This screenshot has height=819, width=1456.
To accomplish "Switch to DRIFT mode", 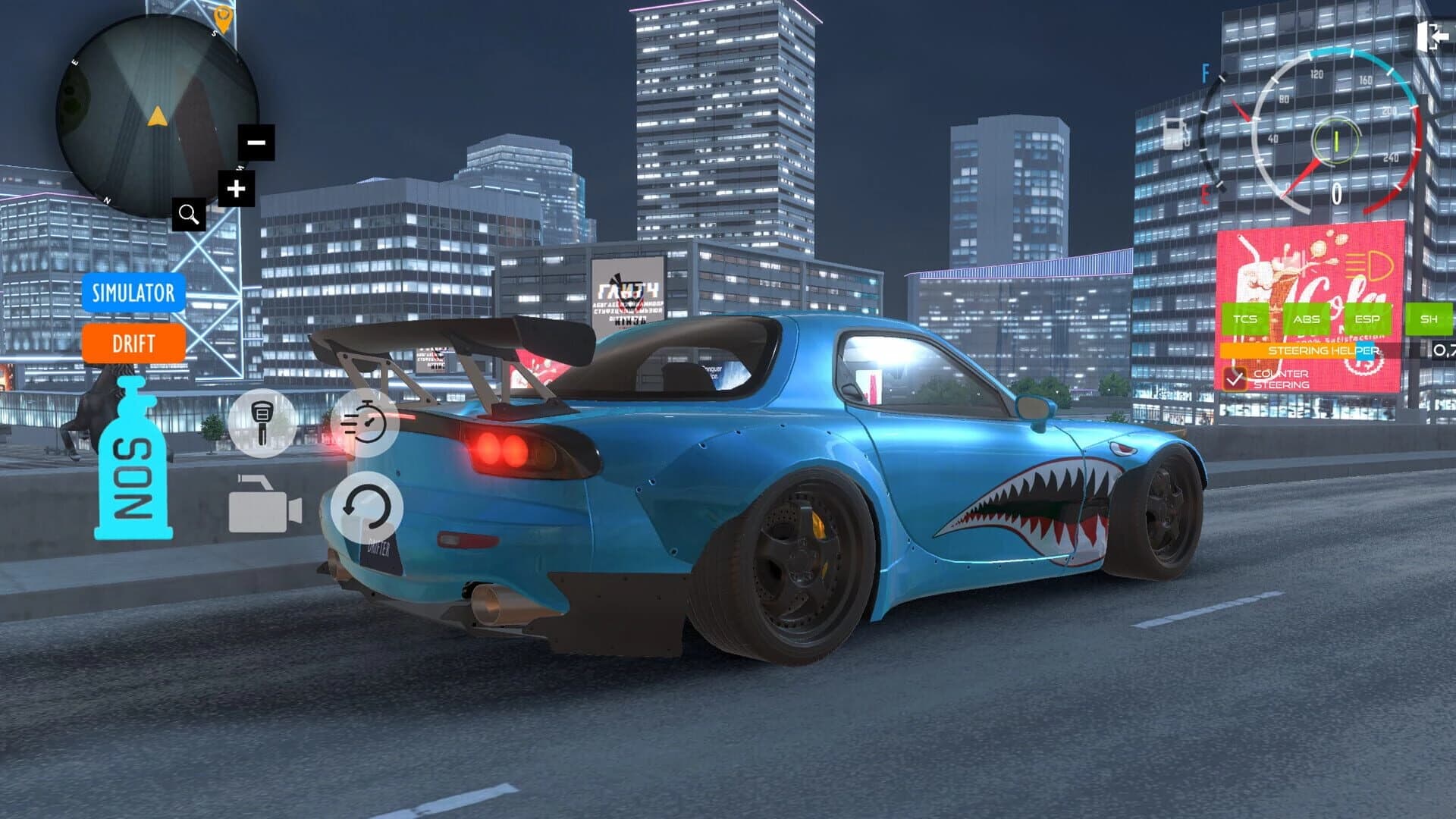I will click(133, 345).
